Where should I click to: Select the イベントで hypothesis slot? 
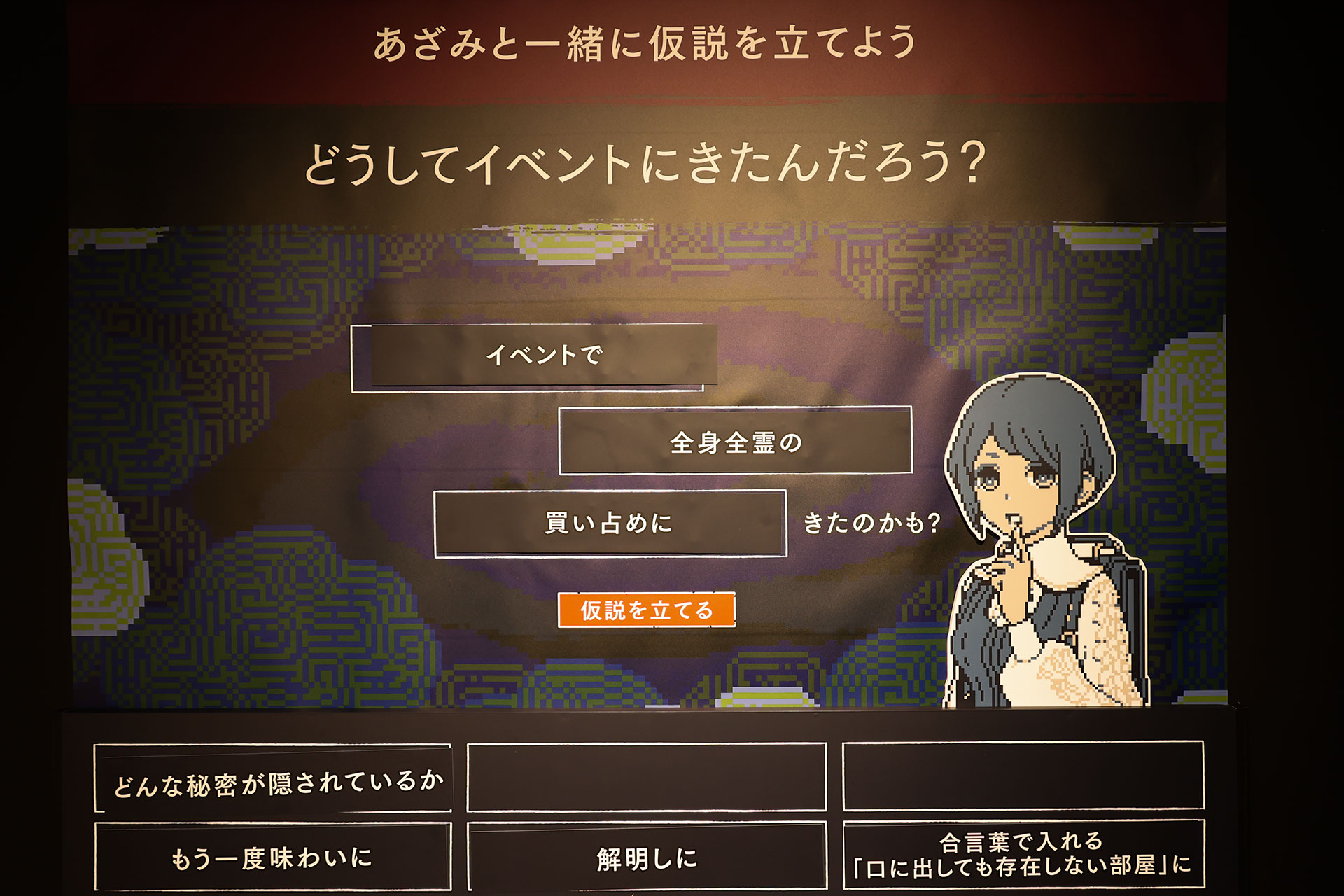pyautogui.click(x=535, y=356)
